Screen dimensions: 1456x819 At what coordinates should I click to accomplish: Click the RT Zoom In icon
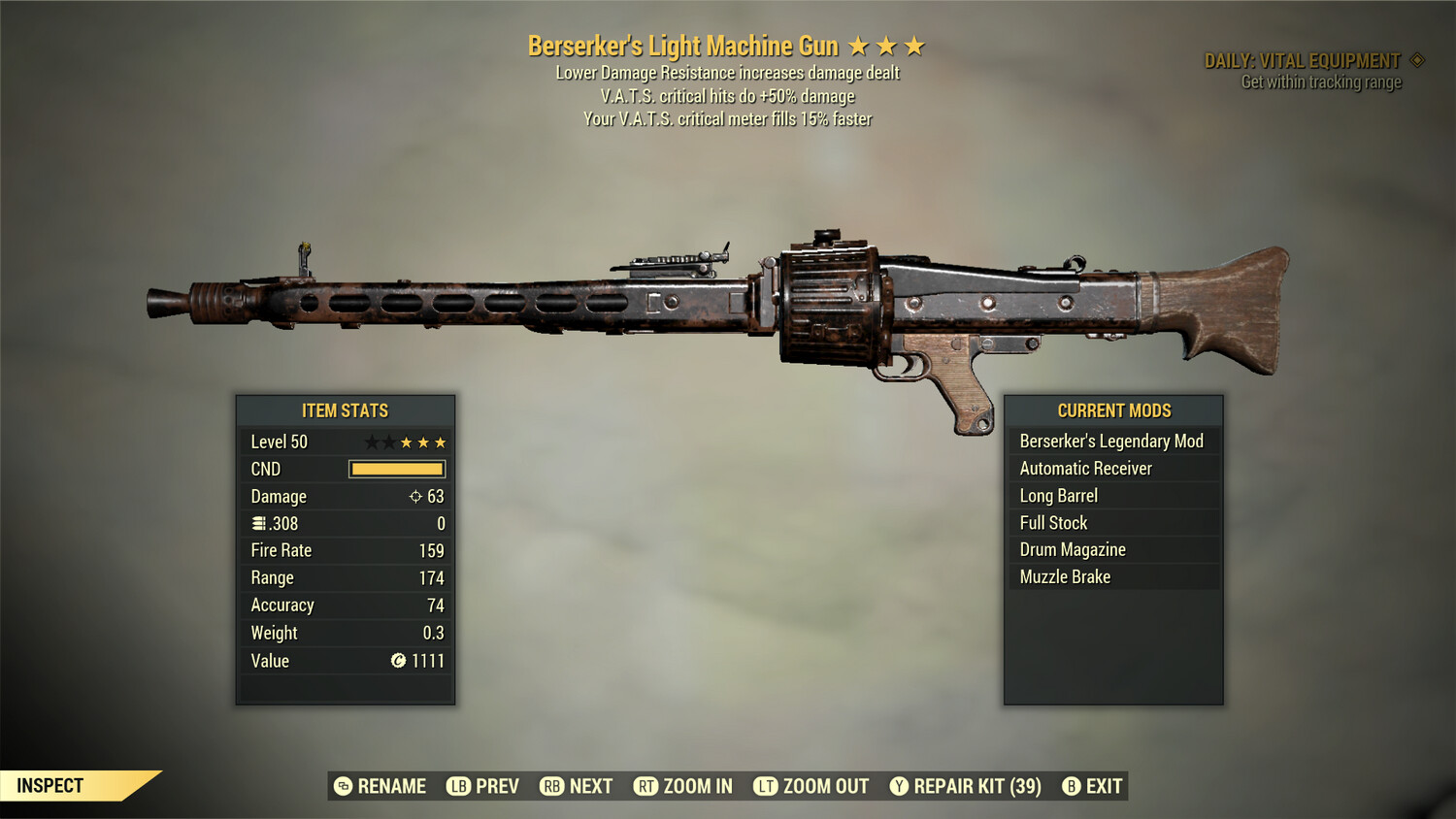point(645,786)
